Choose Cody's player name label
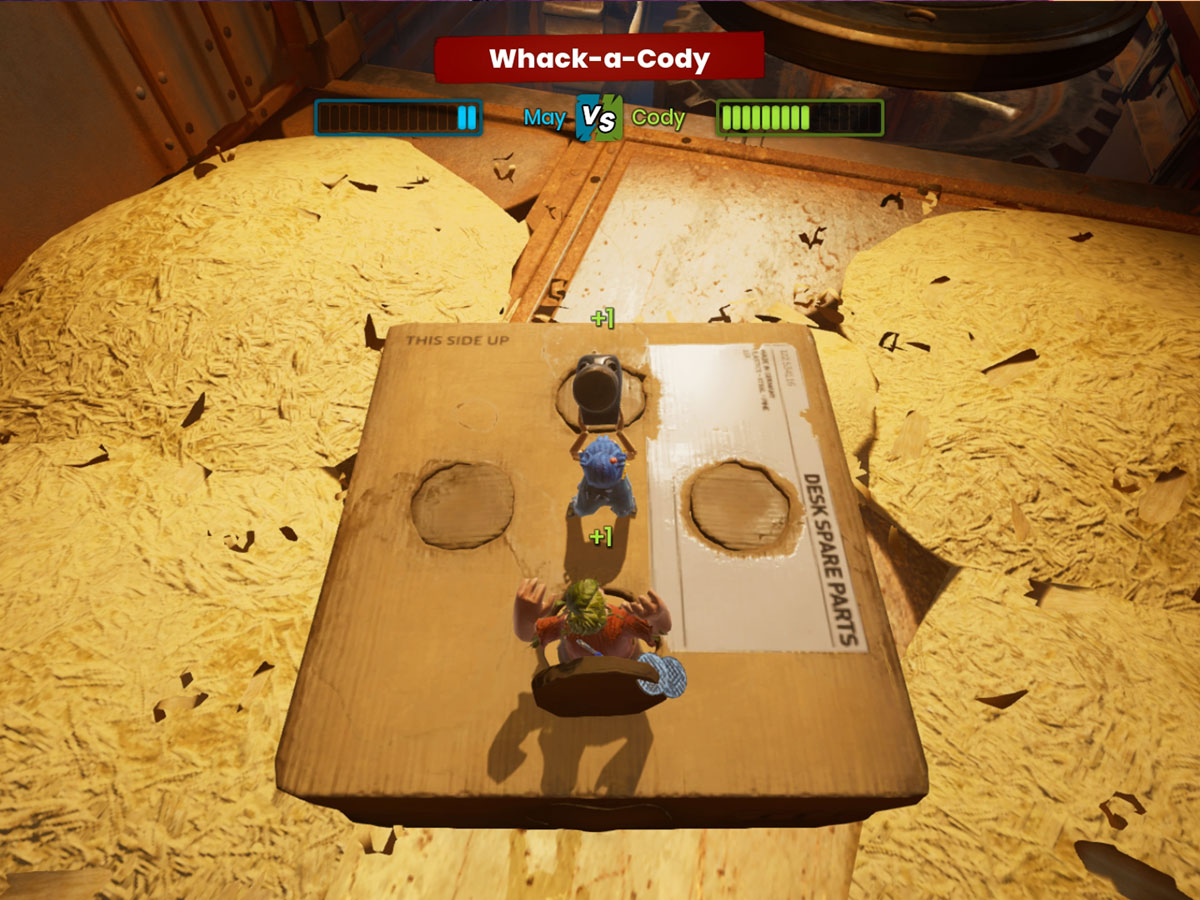The height and width of the screenshot is (900, 1200). coord(658,118)
